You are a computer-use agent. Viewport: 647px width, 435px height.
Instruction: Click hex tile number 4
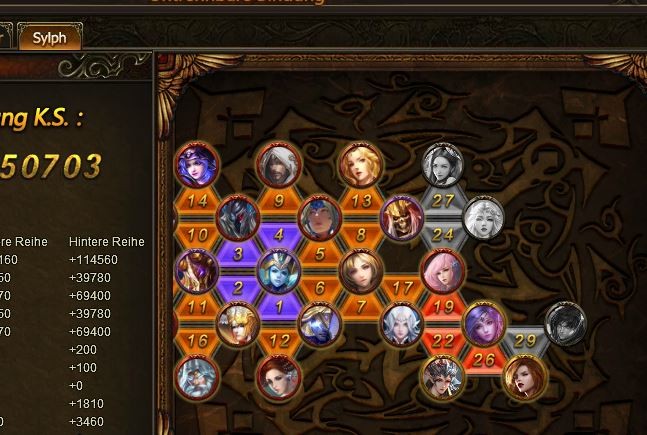(279, 235)
